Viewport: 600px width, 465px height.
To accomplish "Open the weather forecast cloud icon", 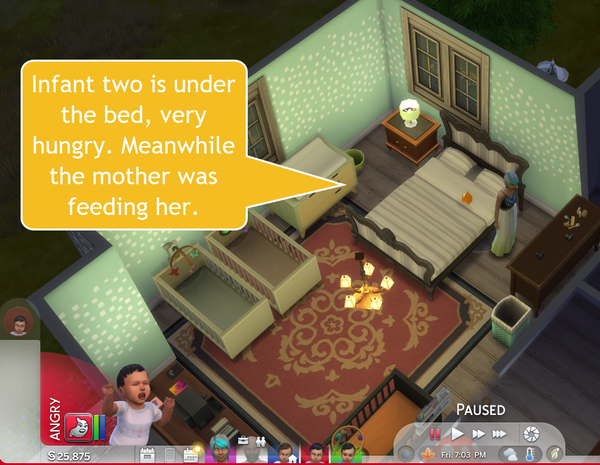I will pos(511,455).
